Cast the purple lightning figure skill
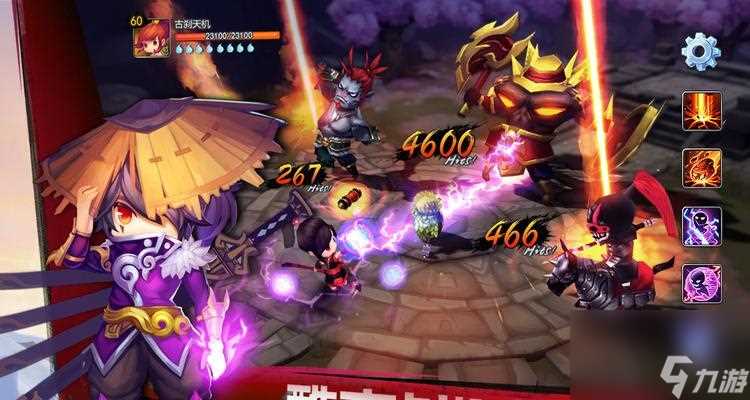750x400 pixels. 701,225
